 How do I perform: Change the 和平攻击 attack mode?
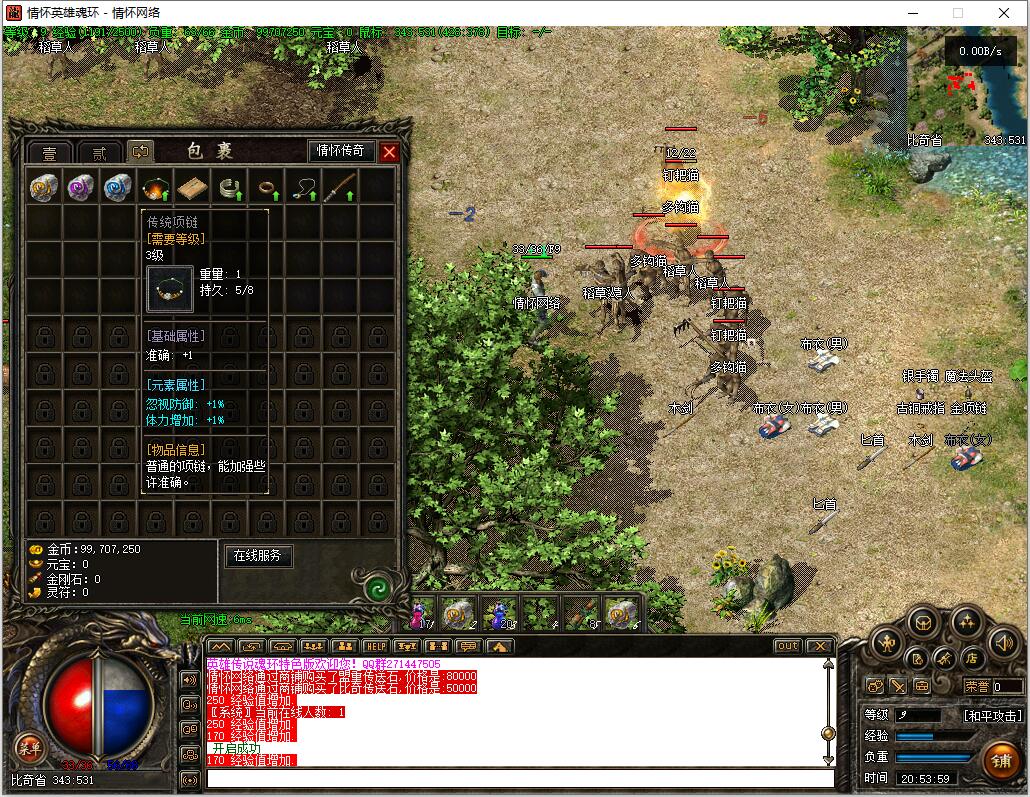pos(993,716)
